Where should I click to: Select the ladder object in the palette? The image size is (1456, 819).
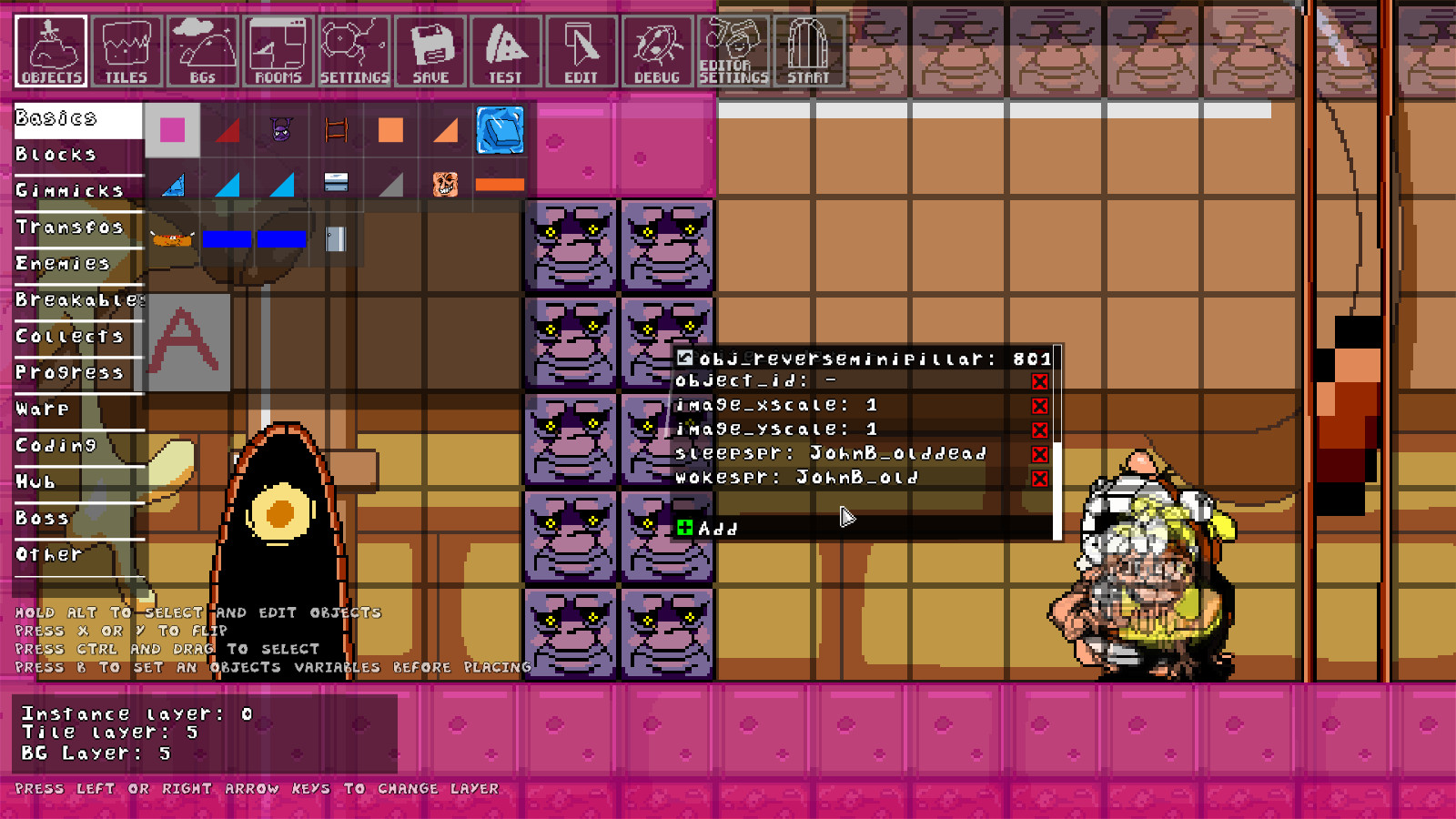[336, 130]
